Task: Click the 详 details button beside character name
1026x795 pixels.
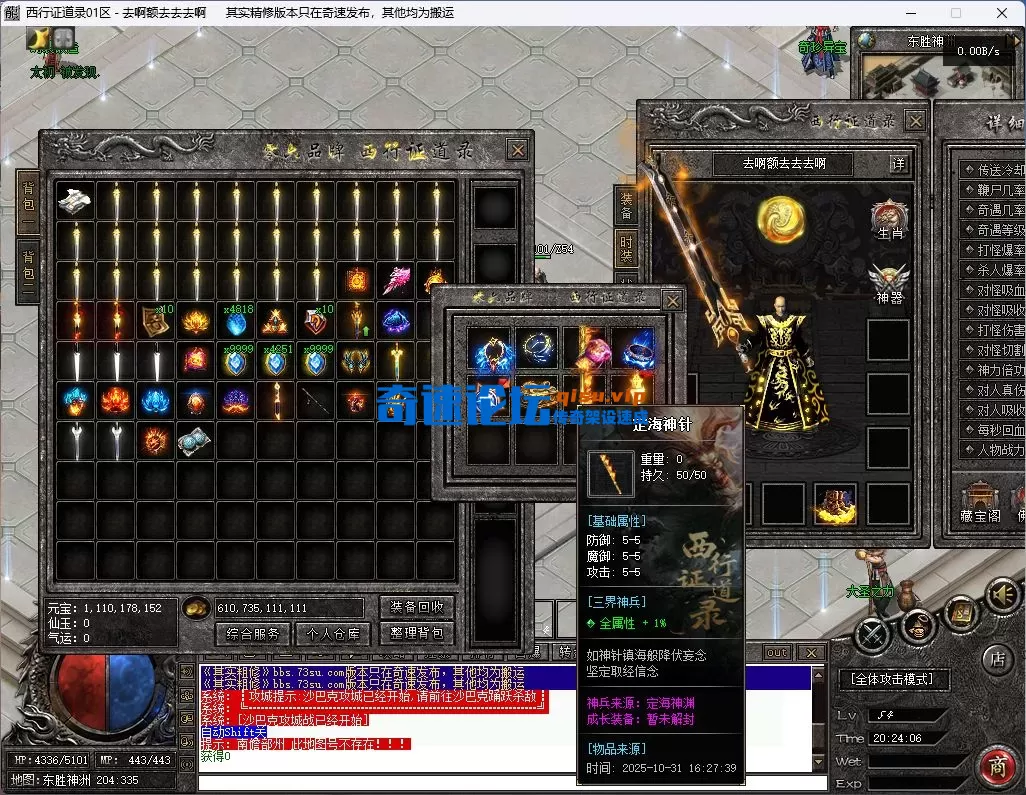Action: 898,163
